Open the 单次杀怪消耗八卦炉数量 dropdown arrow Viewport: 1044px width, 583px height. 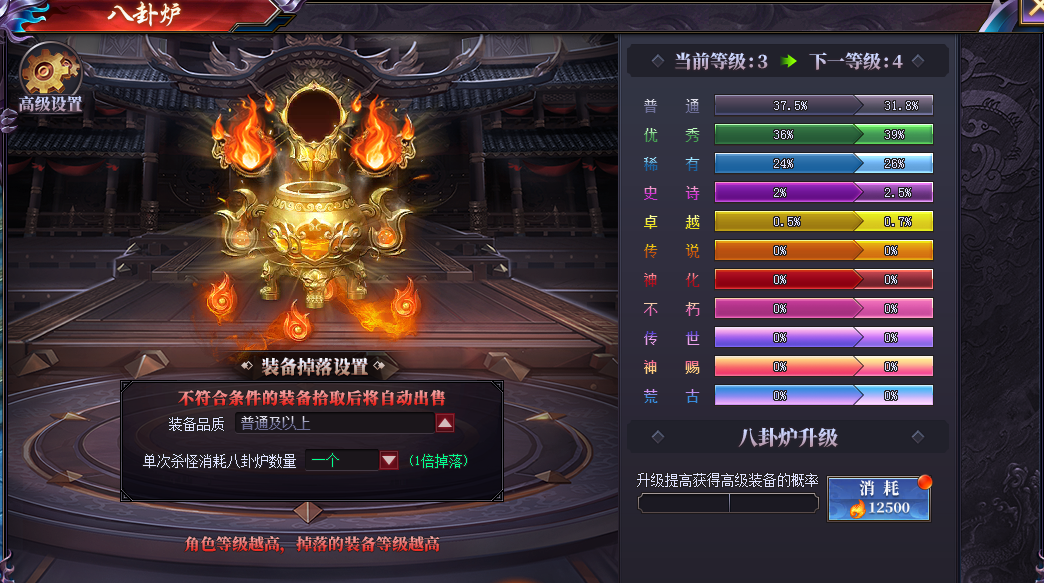[389, 460]
